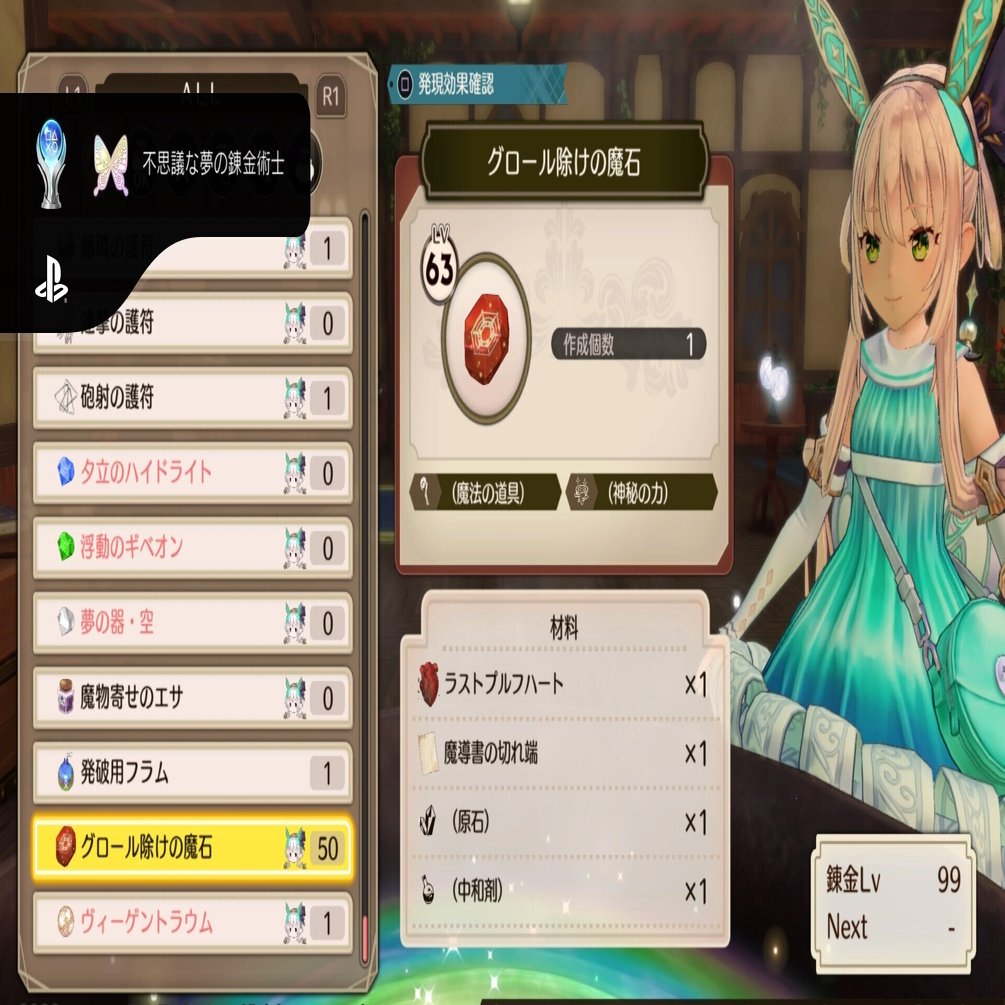
Task: Select the 砲射の護符 recipe row
Action: pos(192,398)
